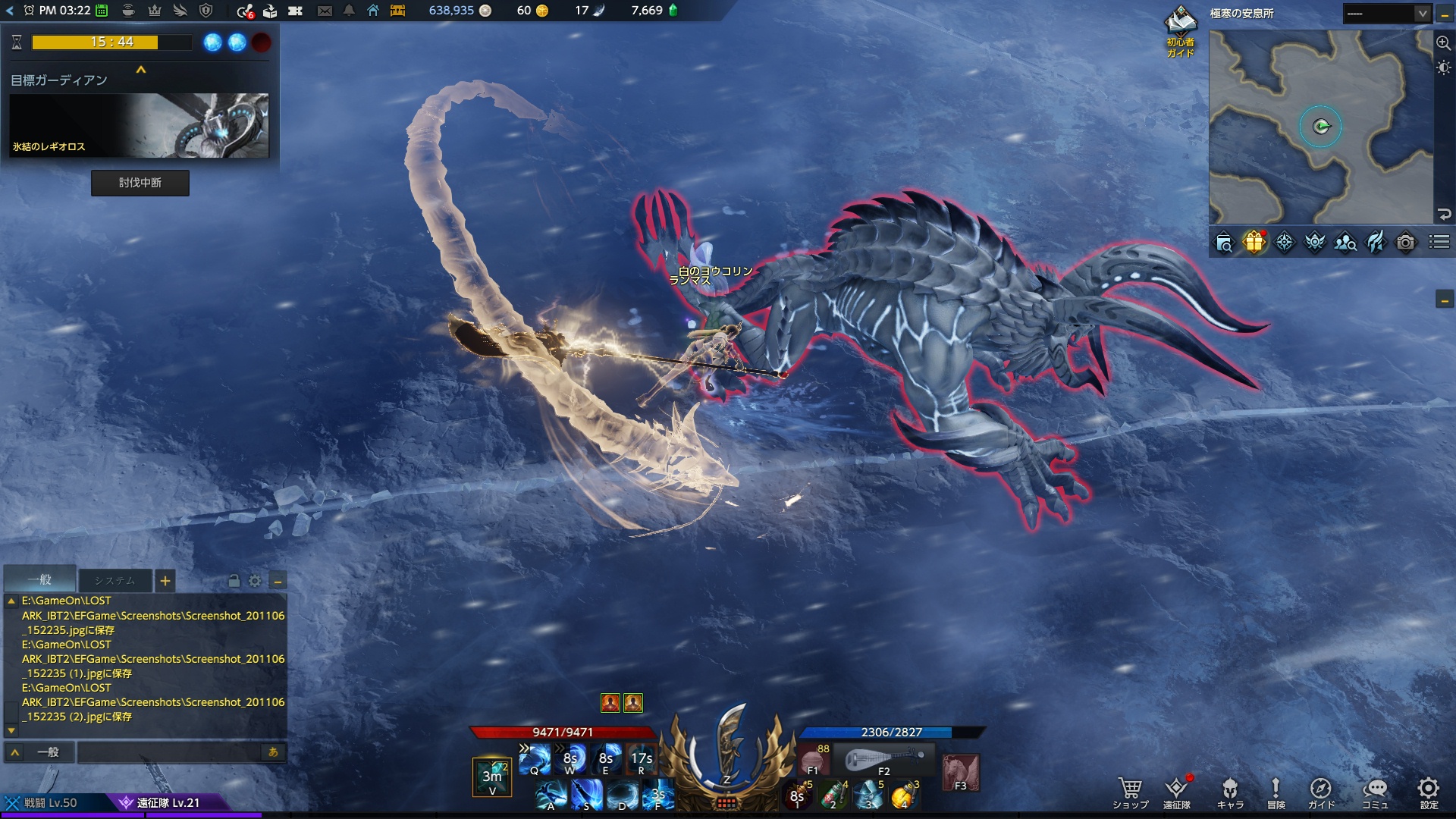Activate the Q skill icon

tap(535, 758)
